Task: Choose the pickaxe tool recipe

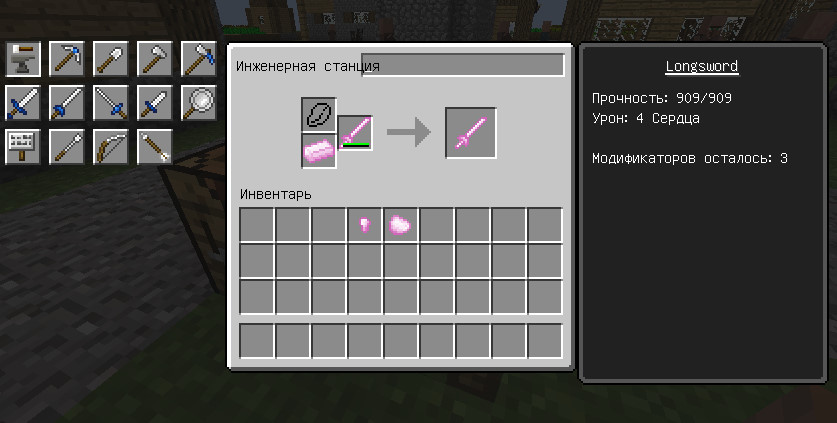Action: (x=67, y=59)
